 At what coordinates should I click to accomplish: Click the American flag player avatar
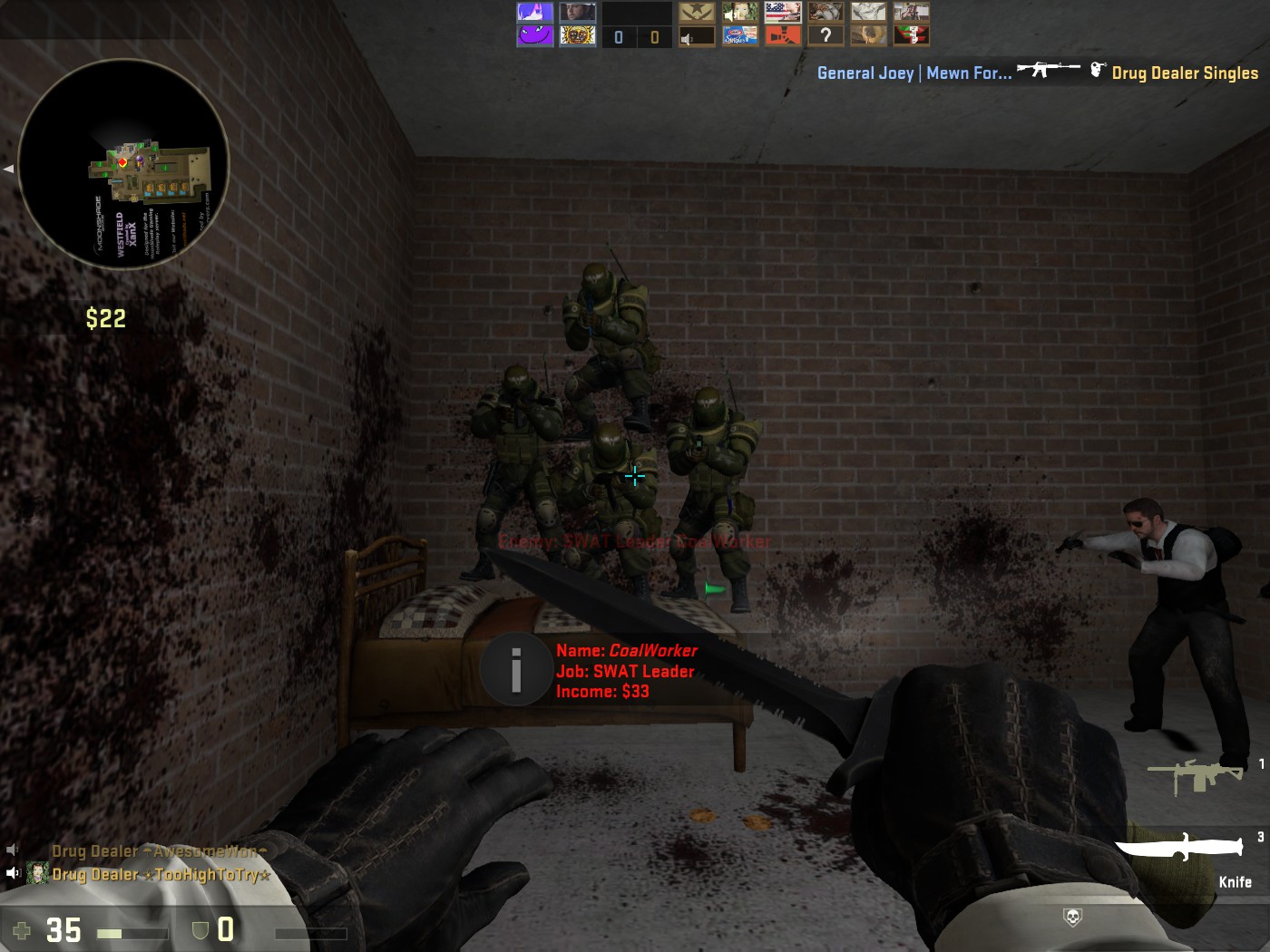point(782,12)
